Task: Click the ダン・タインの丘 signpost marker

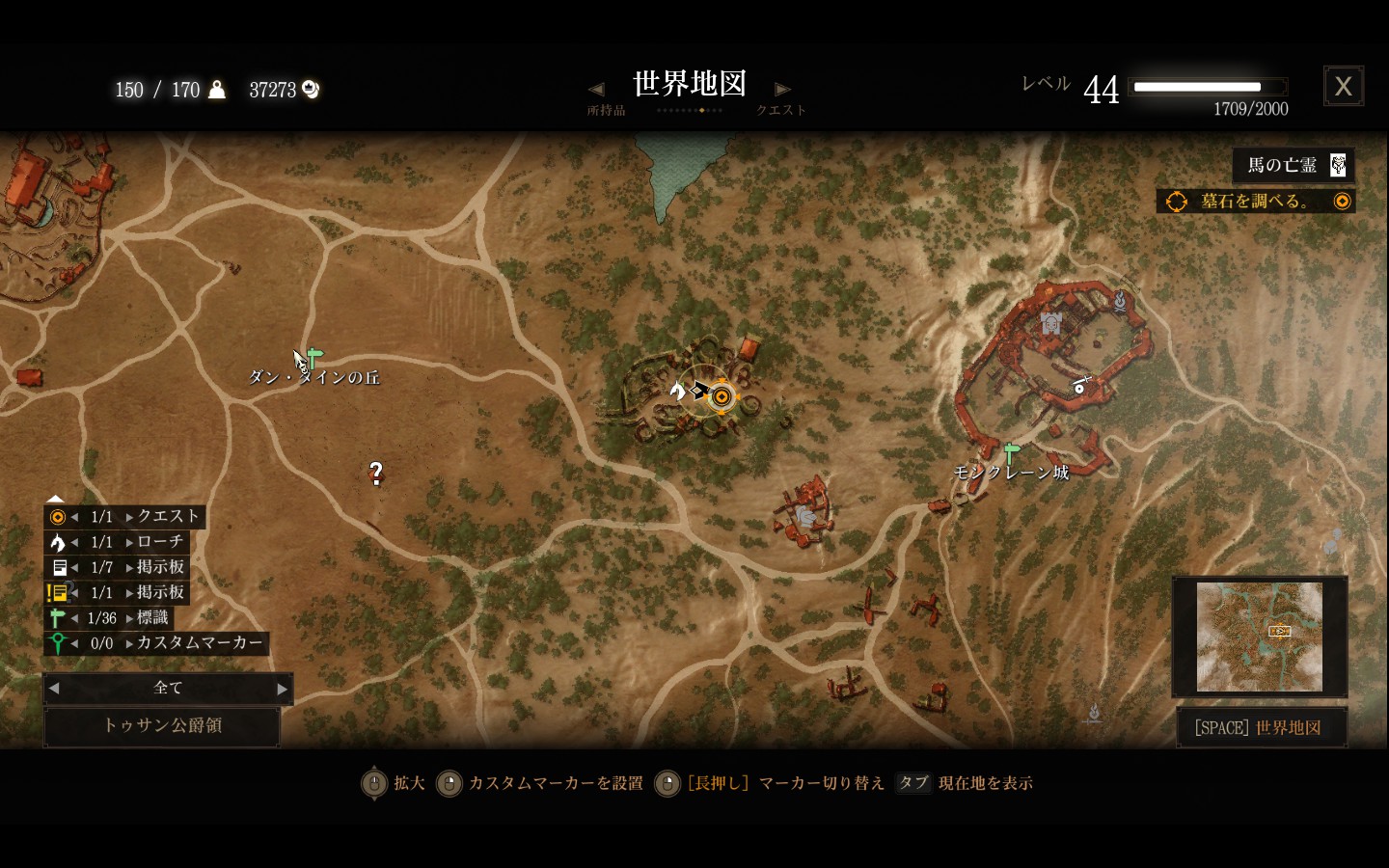Action: [313, 358]
